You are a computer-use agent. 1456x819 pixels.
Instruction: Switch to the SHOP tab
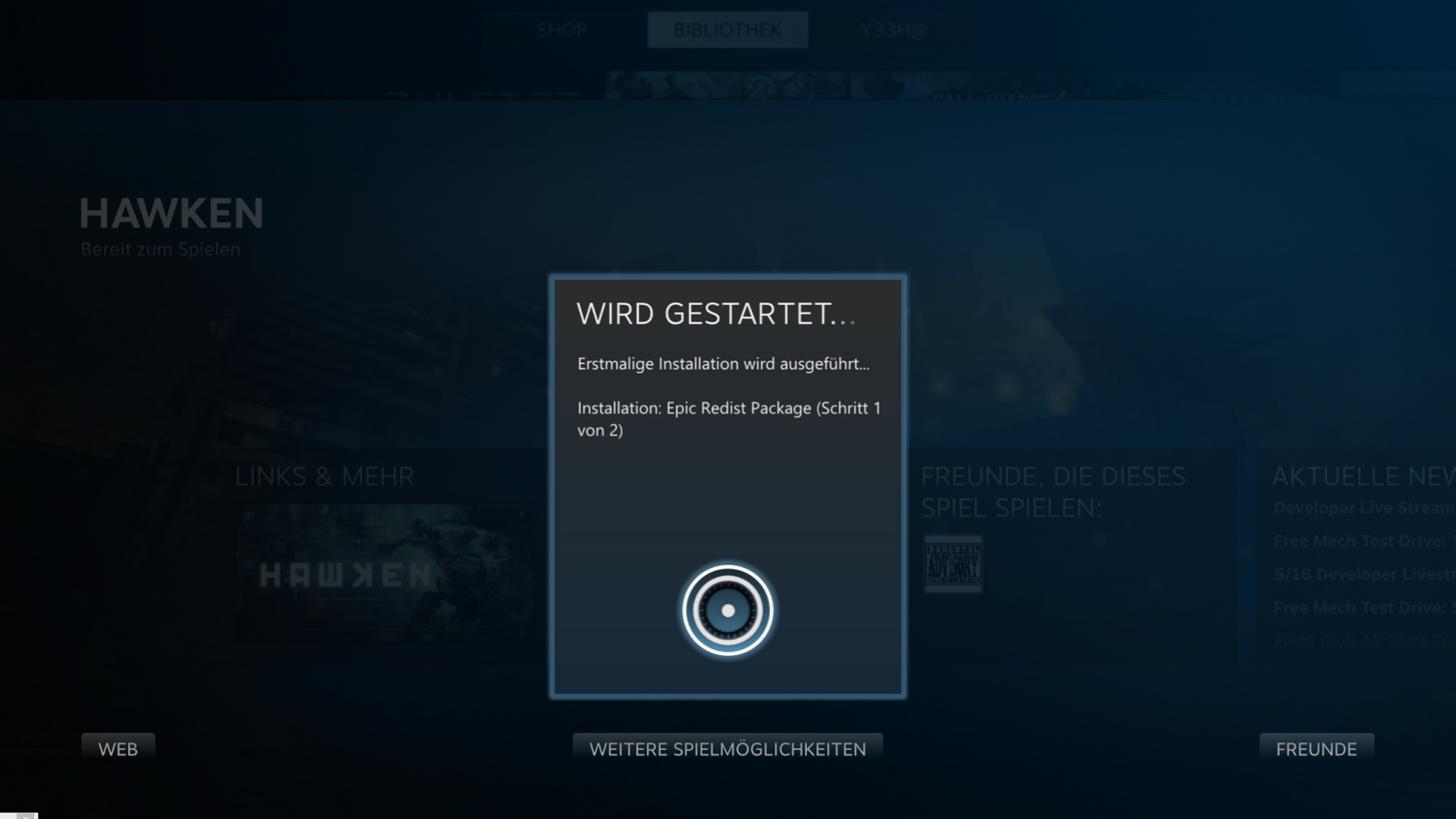pos(561,30)
